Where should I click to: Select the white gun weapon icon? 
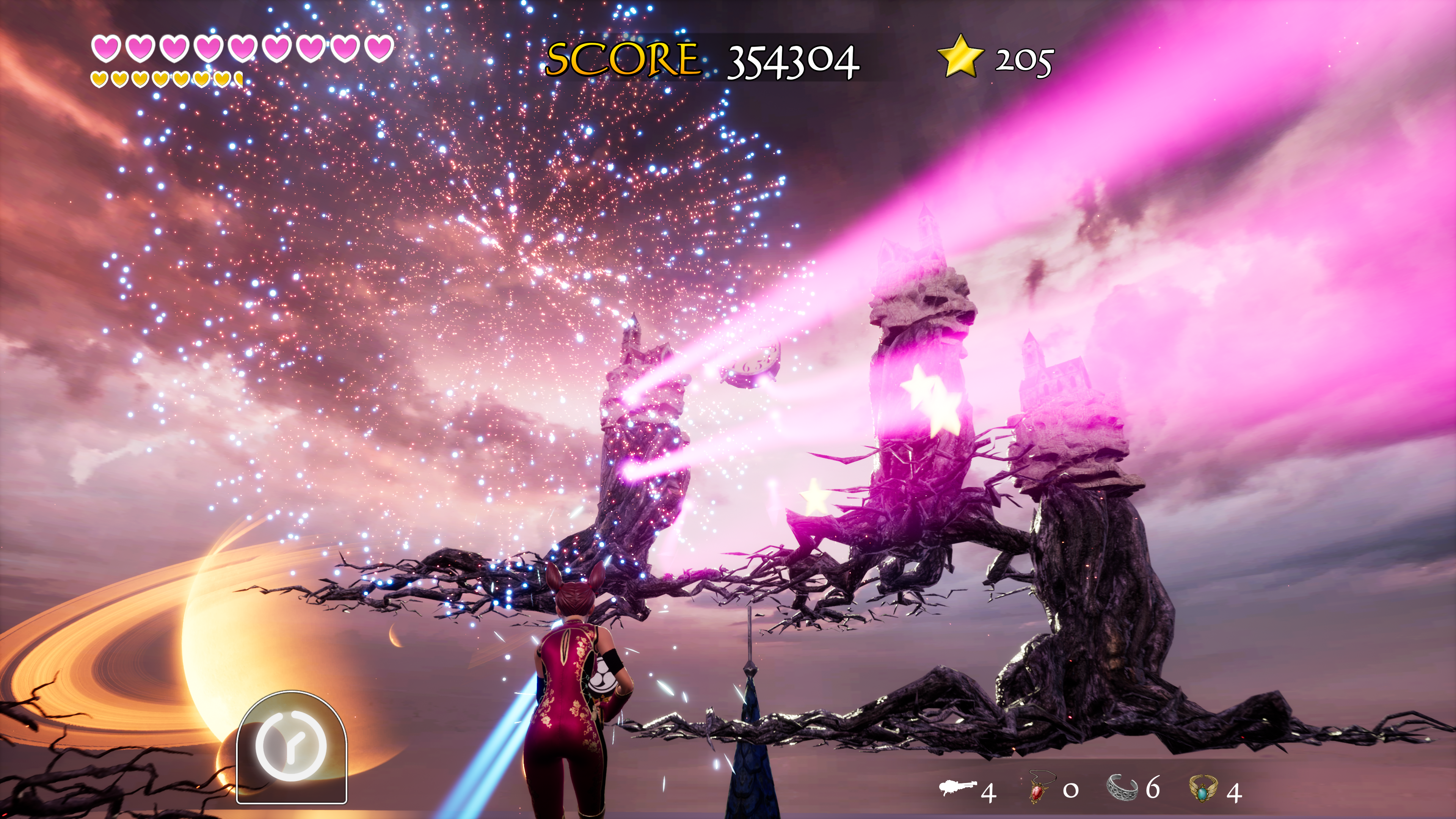pos(957,788)
